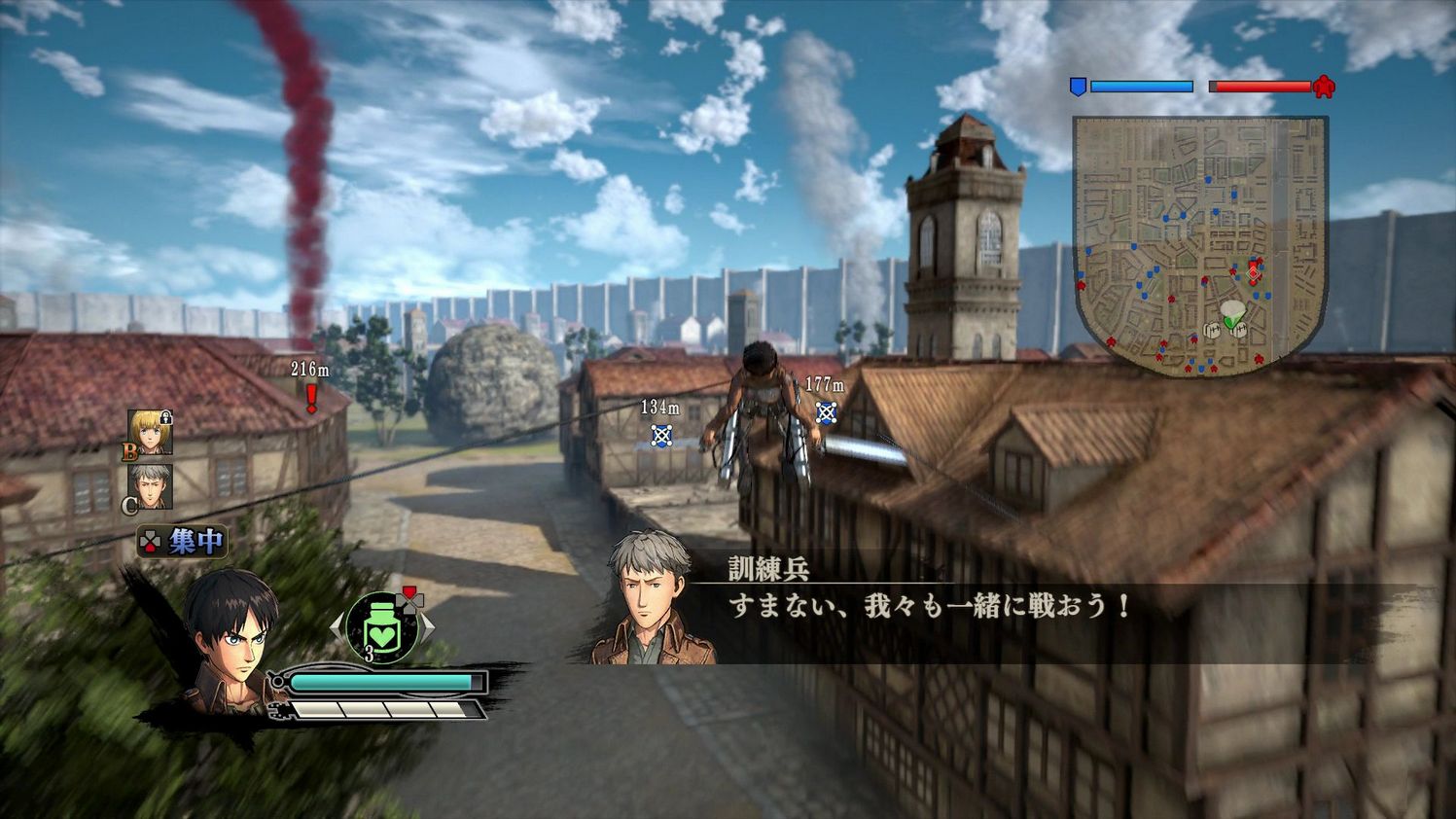This screenshot has height=819, width=1456.
Task: Click the 集中 (Focus) d-pad icon
Action: [x=150, y=538]
